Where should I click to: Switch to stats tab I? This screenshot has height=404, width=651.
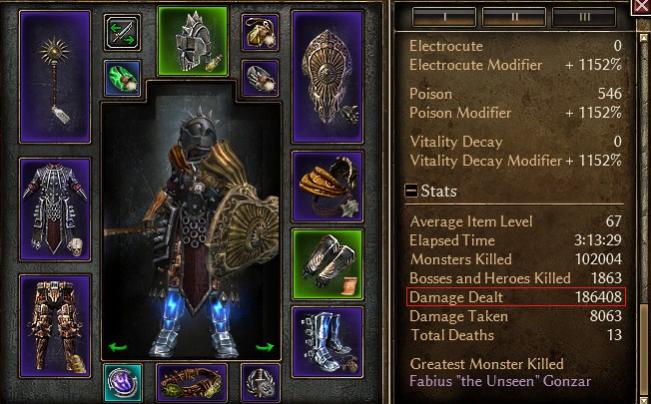click(x=442, y=17)
